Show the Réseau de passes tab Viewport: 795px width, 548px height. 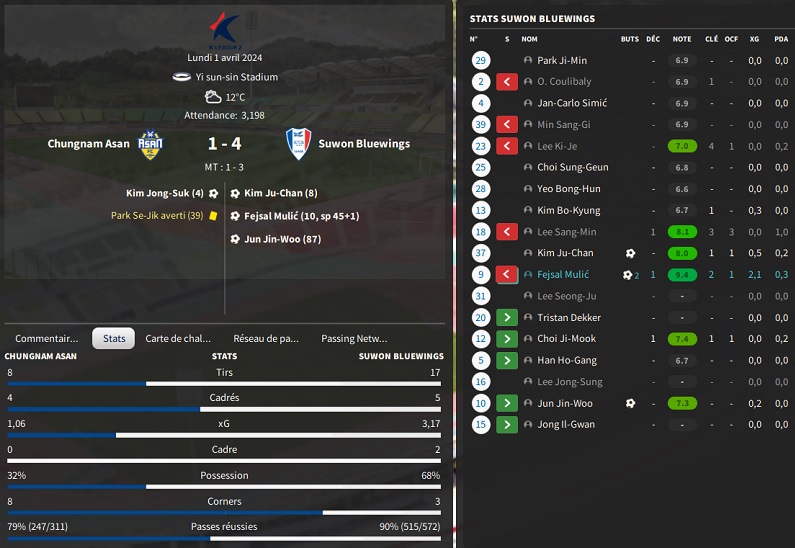266,338
